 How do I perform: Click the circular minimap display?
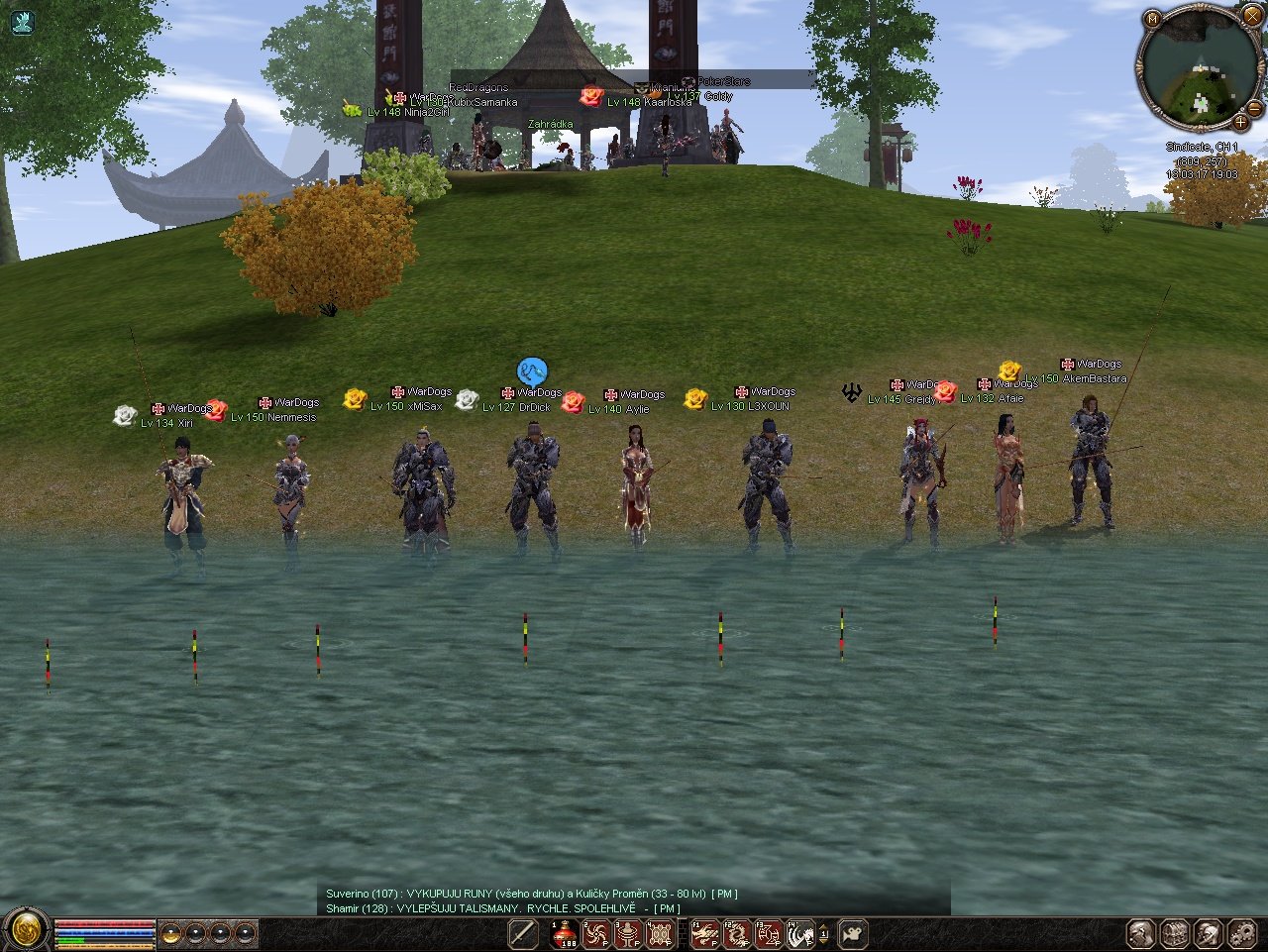[x=1199, y=71]
